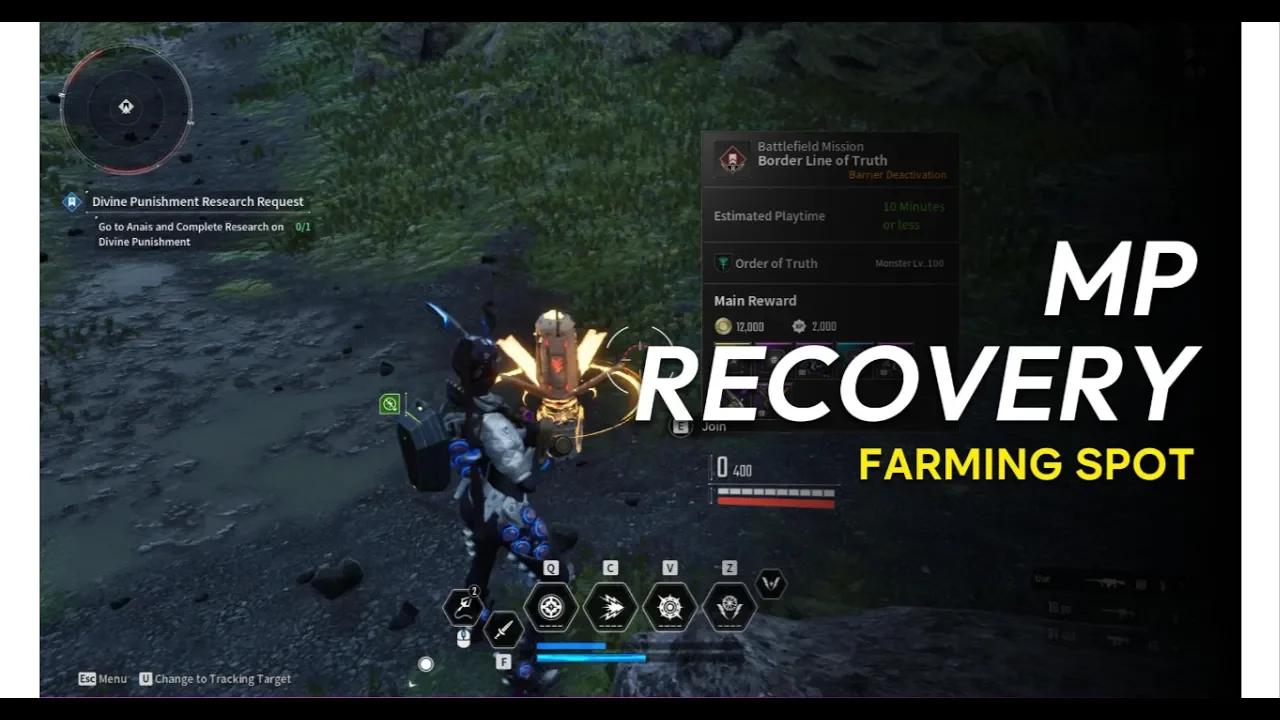Click the Battlefield Mission red diamond emblem
1280x720 pixels.
732,159
